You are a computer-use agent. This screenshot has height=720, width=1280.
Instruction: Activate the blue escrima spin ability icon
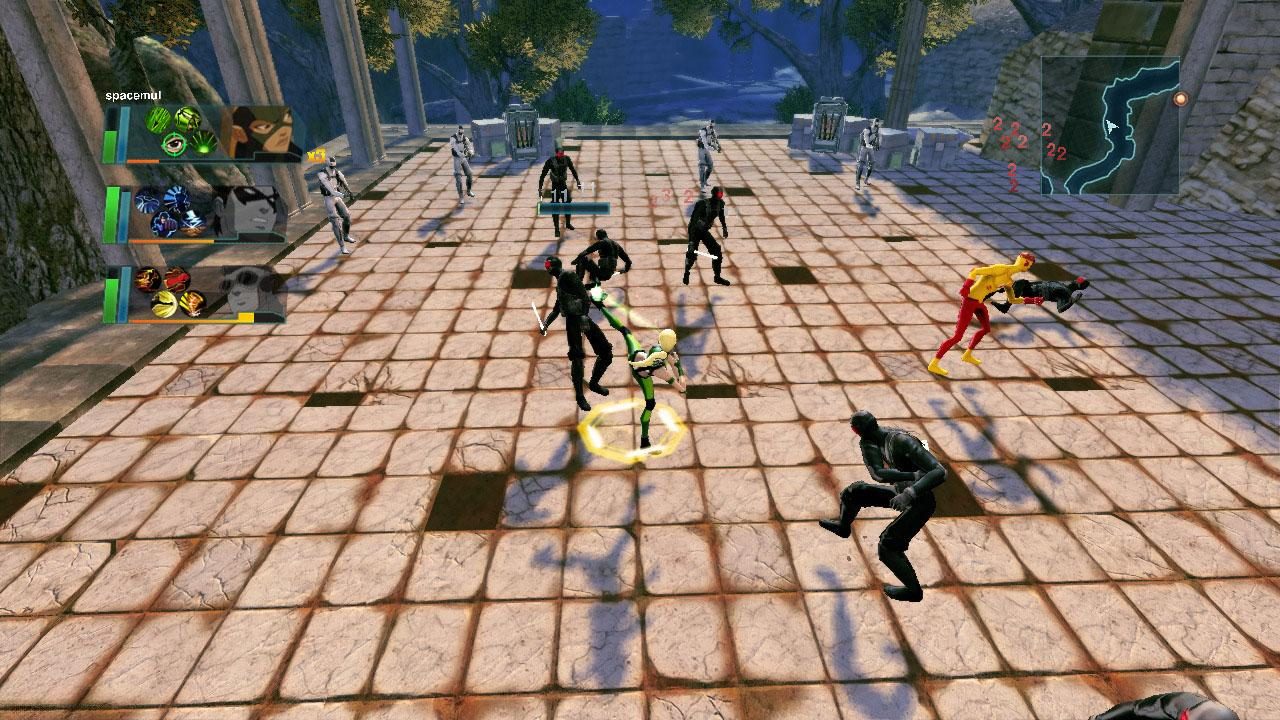(175, 199)
